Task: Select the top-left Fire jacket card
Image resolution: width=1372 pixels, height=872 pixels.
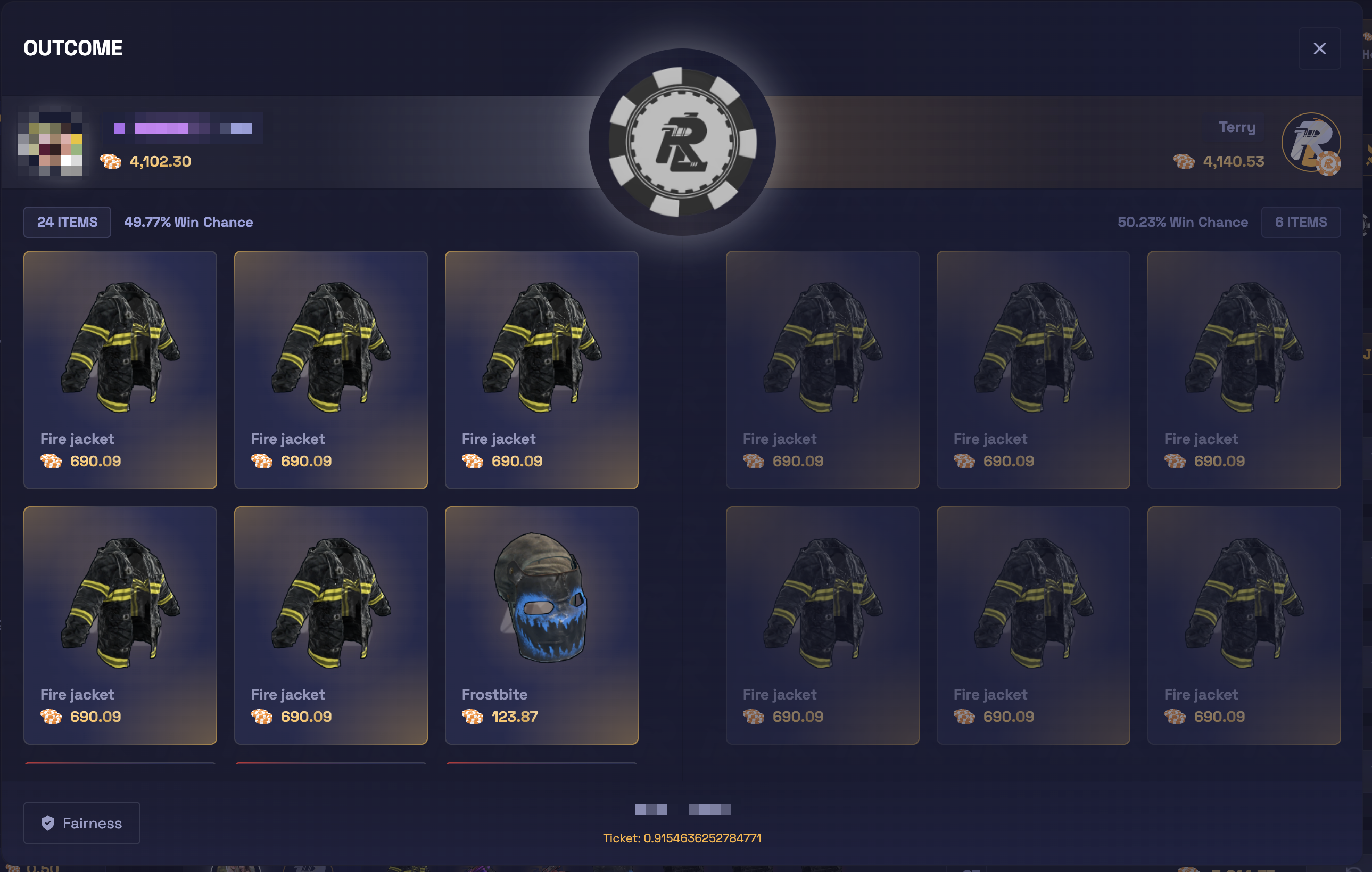Action: pos(120,369)
